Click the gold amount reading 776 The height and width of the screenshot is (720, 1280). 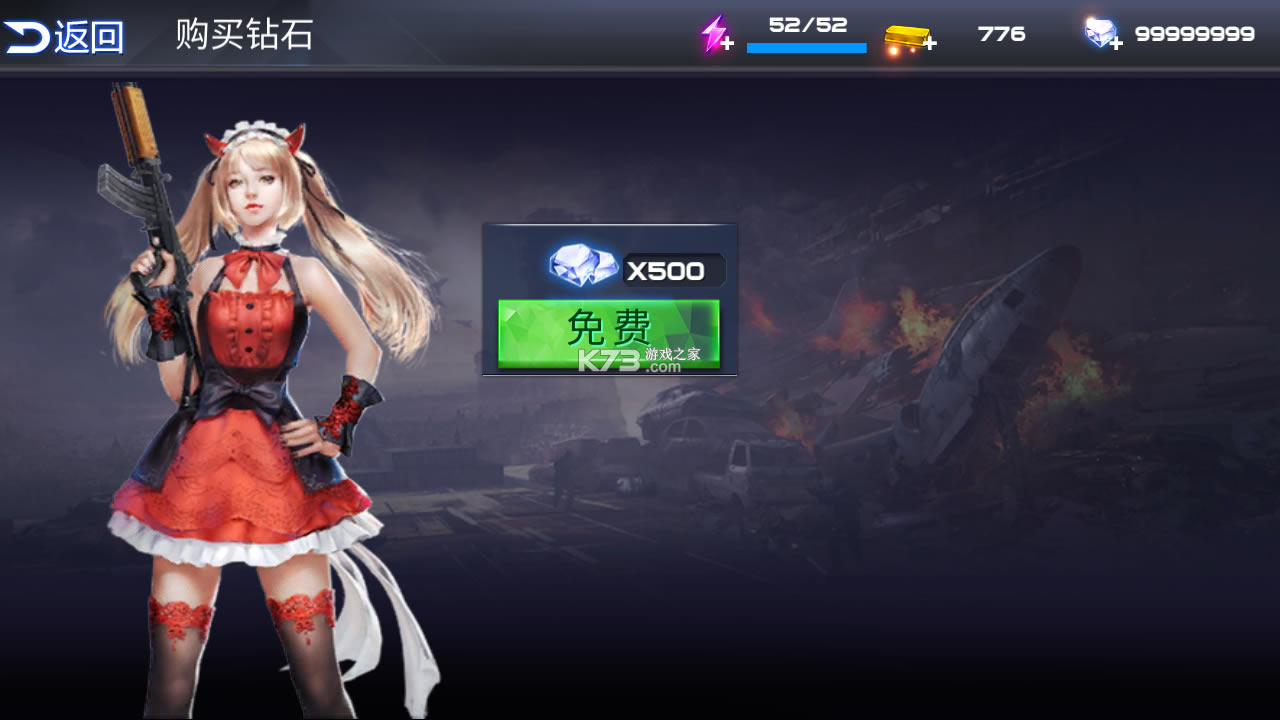pyautogui.click(x=1000, y=33)
